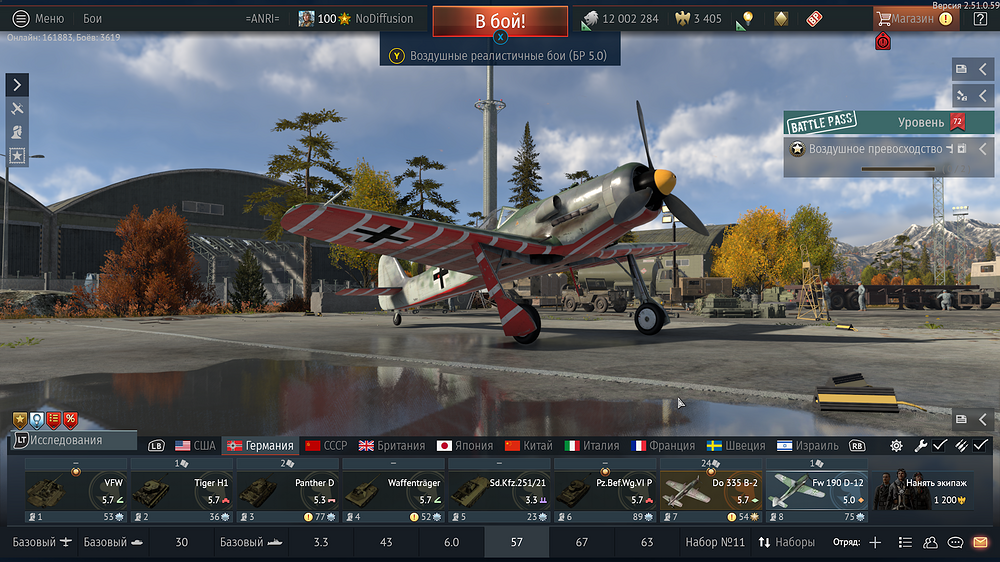Open the Швеция nation tab

pyautogui.click(x=735, y=445)
